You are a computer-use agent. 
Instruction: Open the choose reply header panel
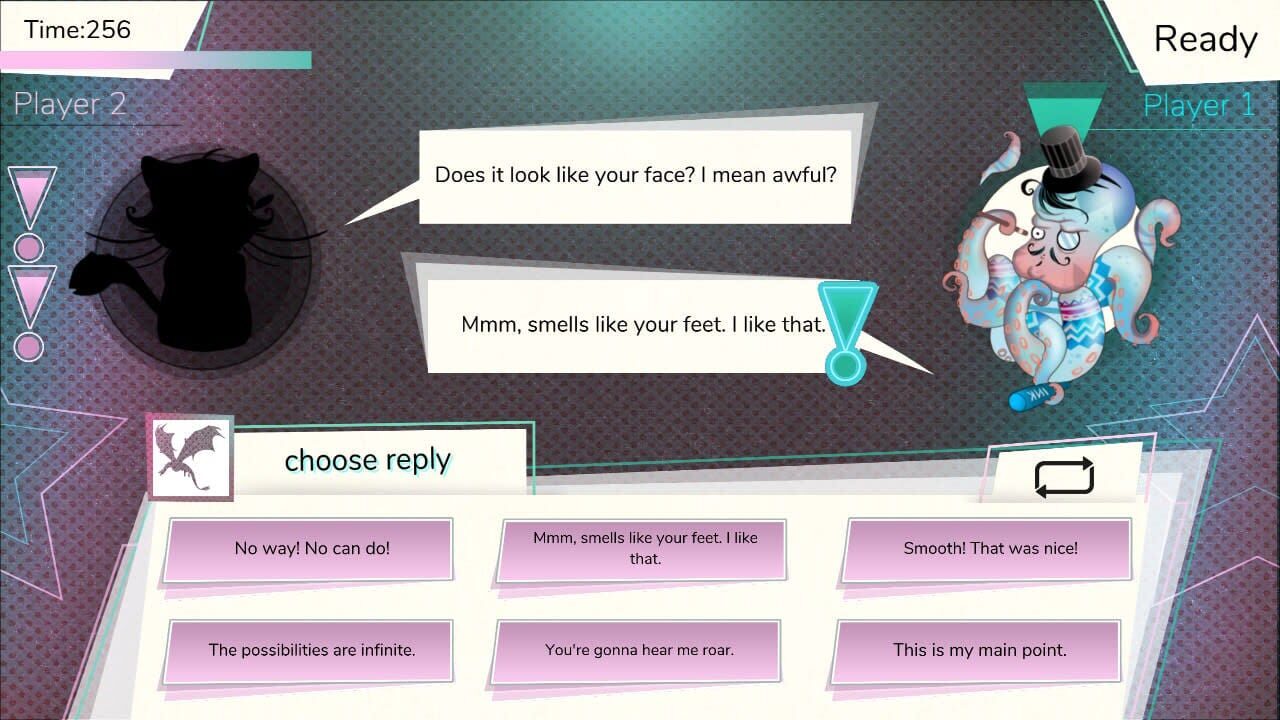coord(367,460)
